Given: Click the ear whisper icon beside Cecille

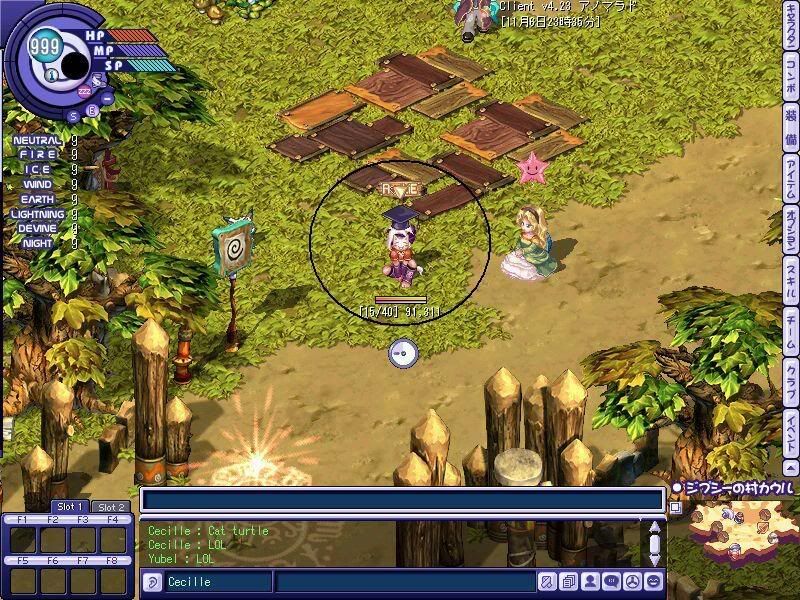Looking at the screenshot, I should click(153, 582).
